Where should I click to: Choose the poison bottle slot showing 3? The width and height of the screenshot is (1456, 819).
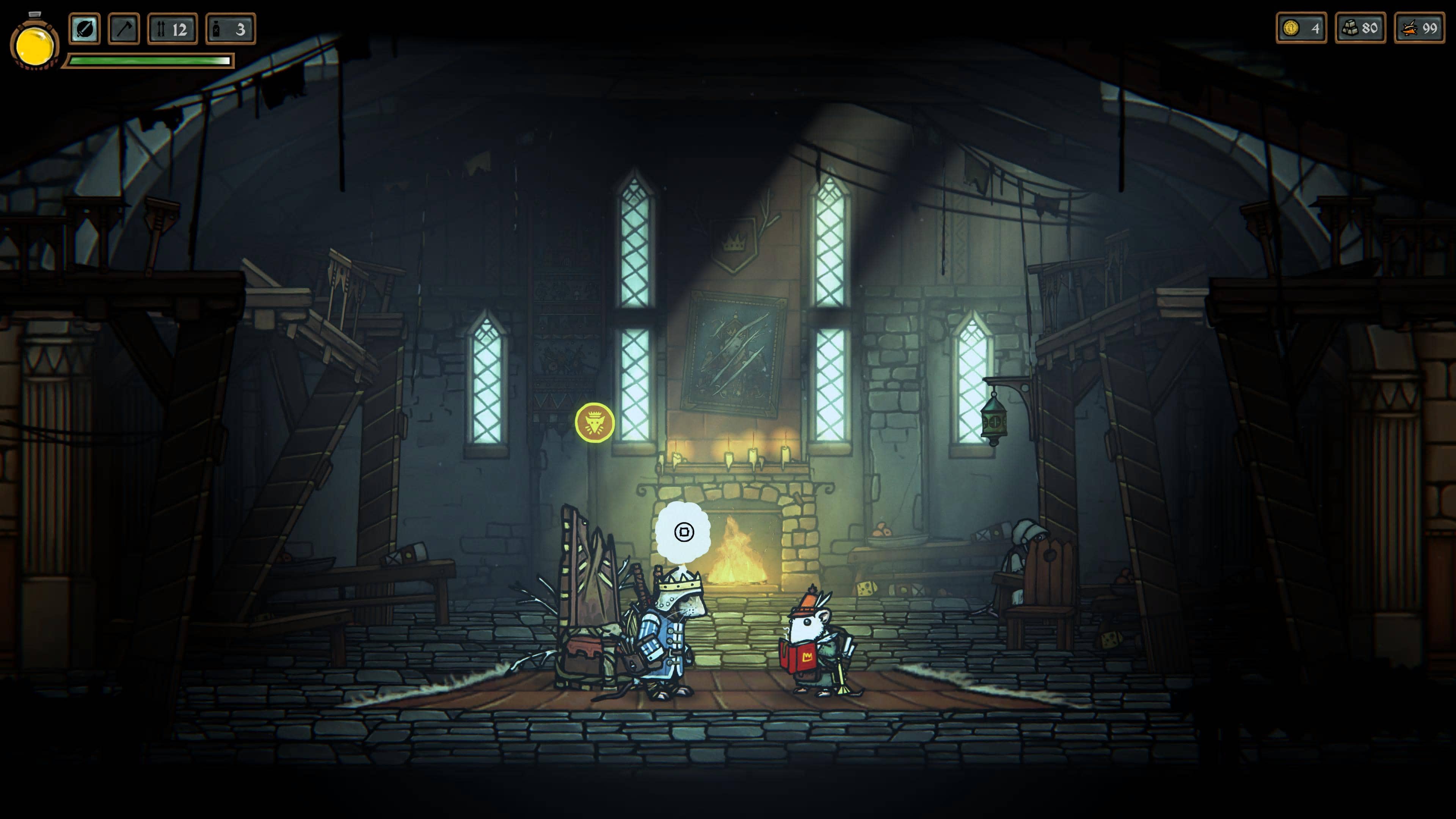231,29
